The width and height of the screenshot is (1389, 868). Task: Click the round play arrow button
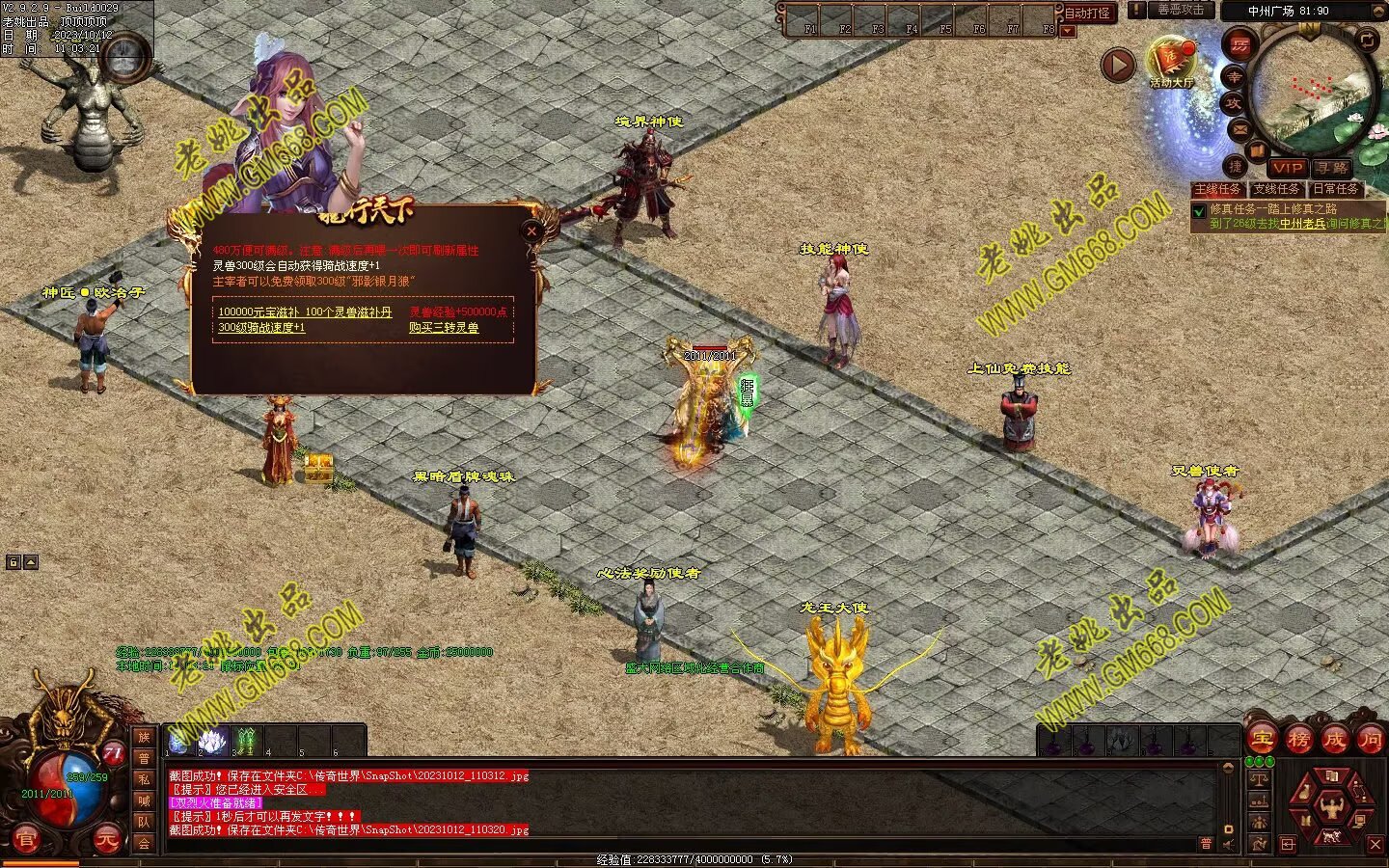(1118, 66)
